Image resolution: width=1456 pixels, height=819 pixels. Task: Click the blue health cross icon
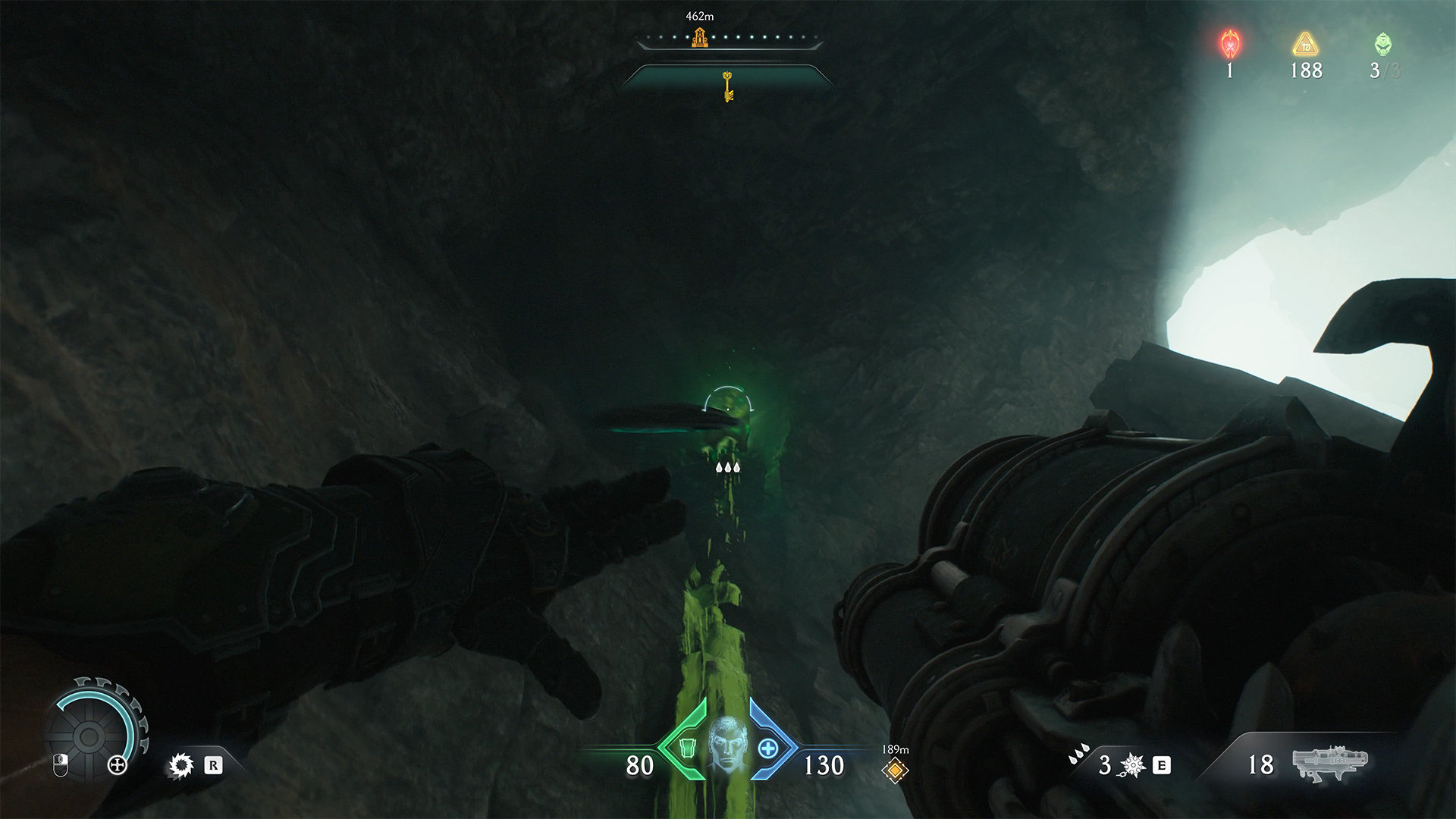pyautogui.click(x=768, y=748)
